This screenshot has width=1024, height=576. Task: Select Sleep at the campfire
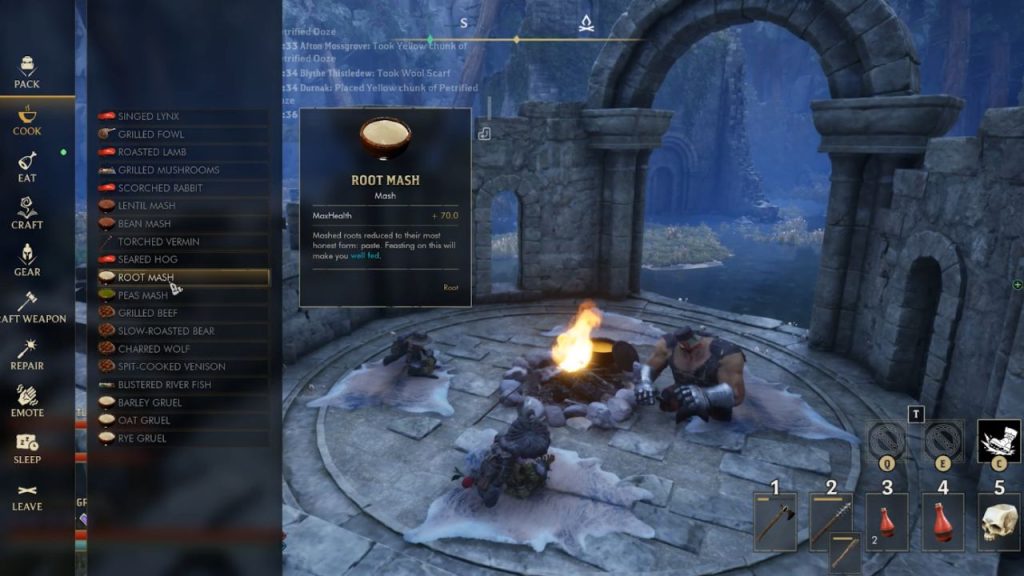27,448
